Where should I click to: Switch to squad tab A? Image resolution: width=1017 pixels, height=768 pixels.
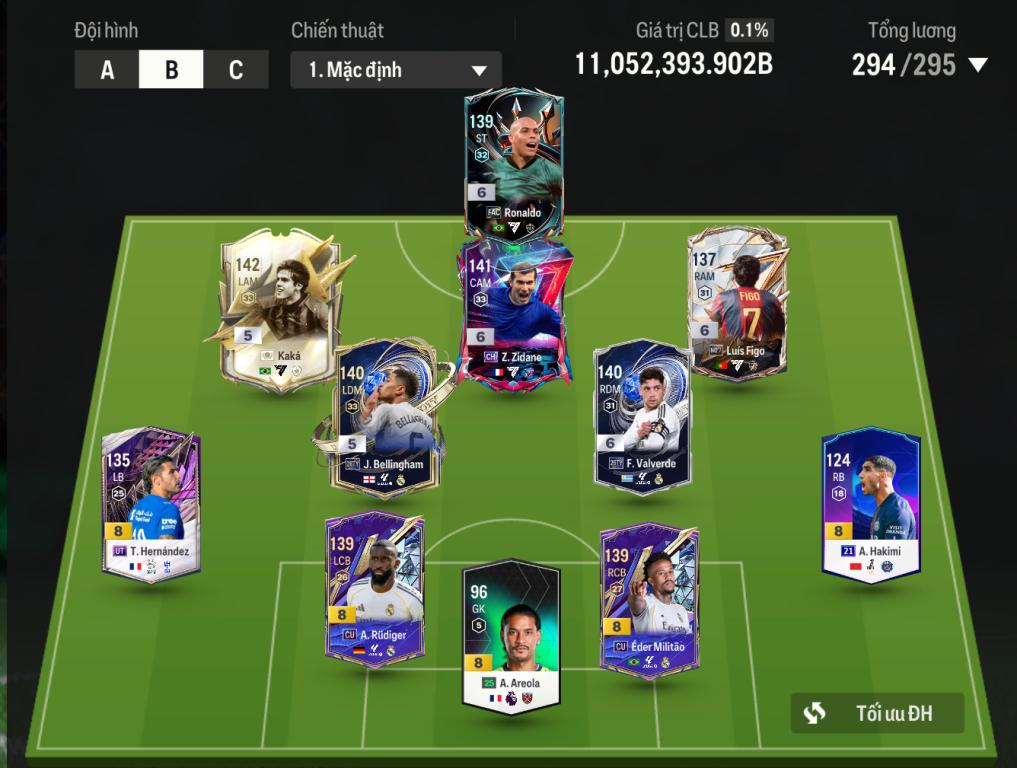pos(107,70)
